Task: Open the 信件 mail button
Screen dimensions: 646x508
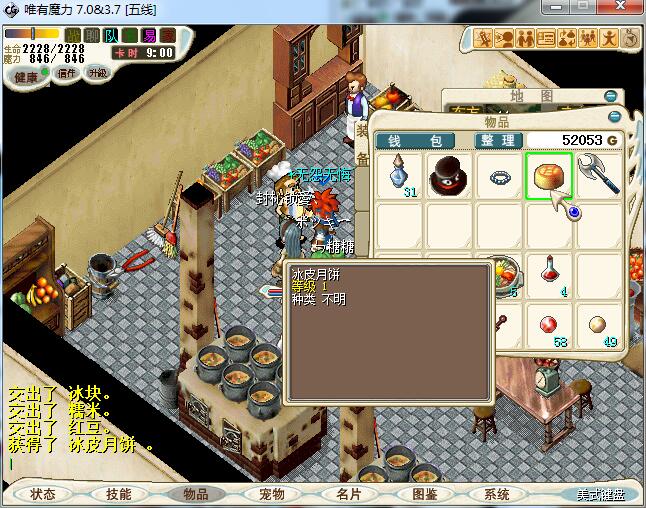Action: 67,73
